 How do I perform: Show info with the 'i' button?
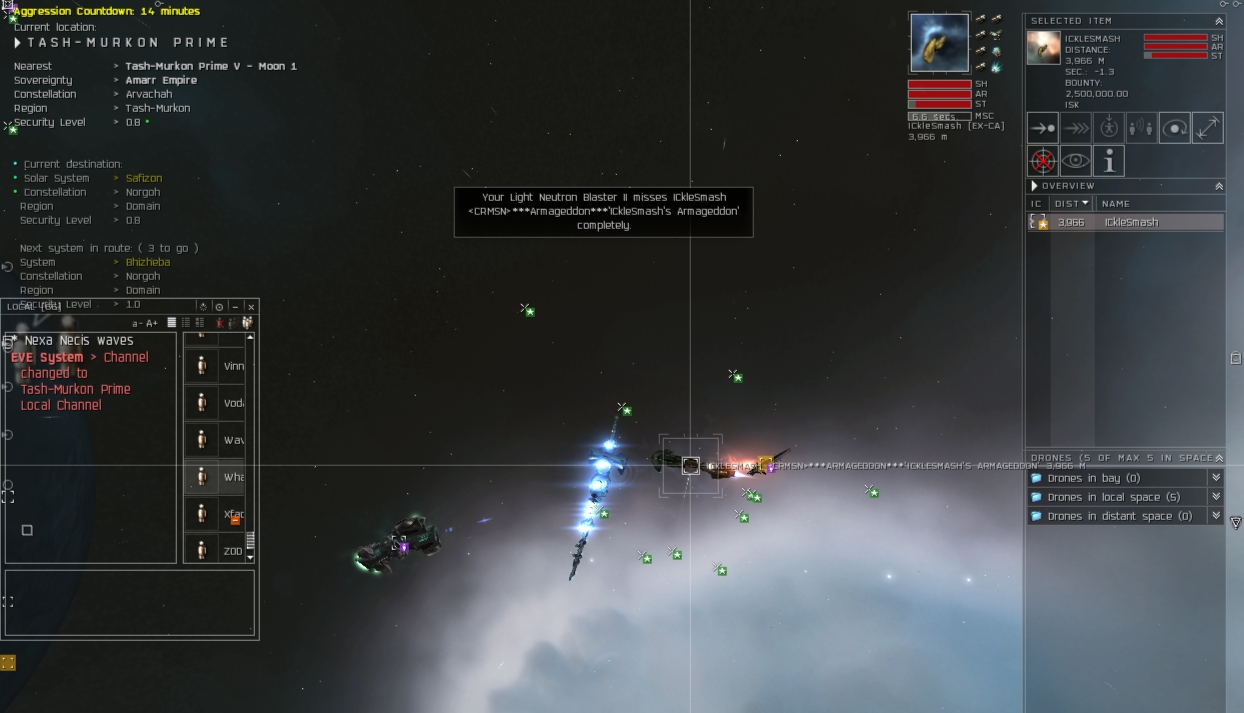click(x=1108, y=161)
